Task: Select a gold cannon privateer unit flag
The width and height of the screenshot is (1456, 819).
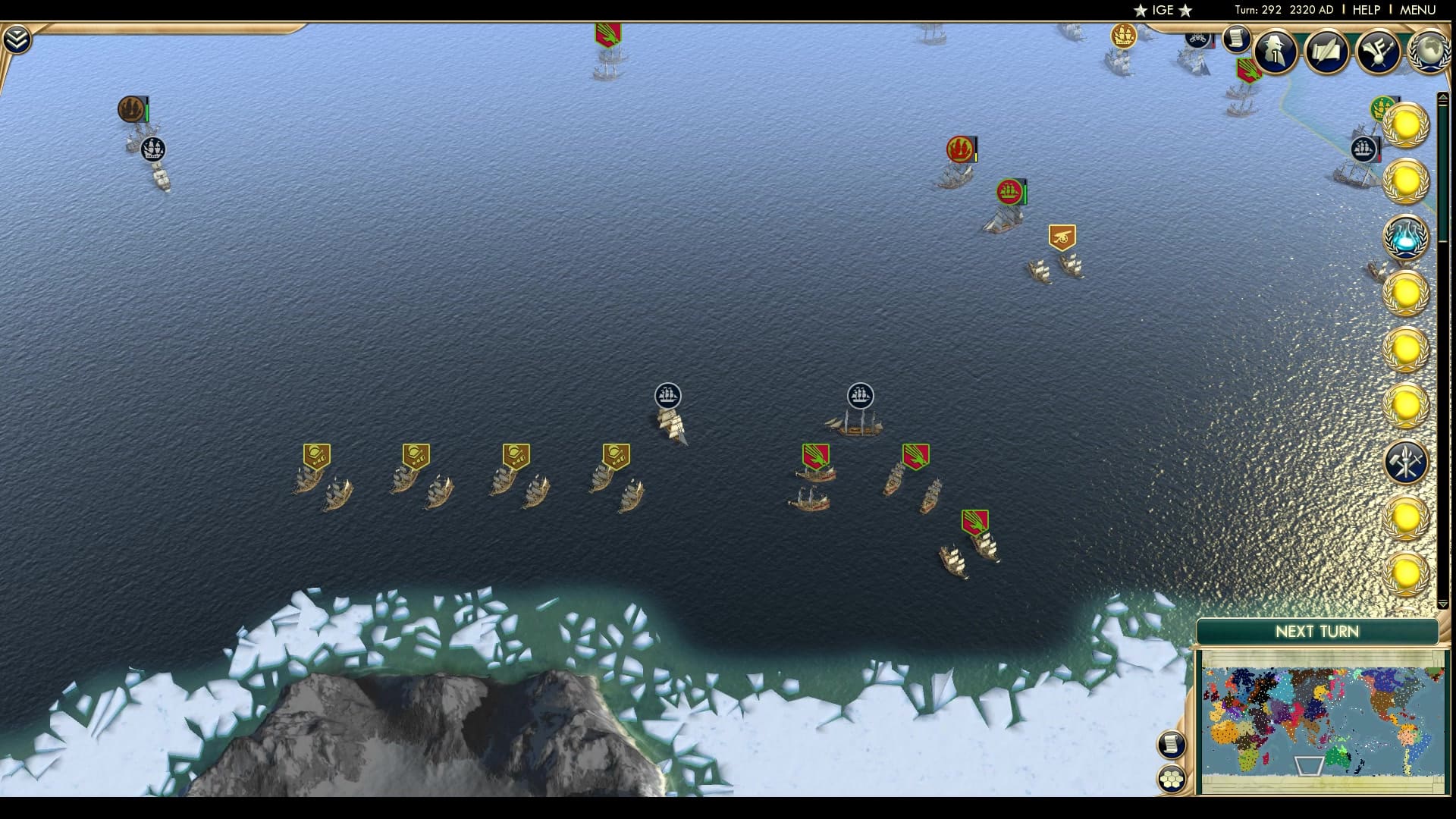Action: [316, 455]
